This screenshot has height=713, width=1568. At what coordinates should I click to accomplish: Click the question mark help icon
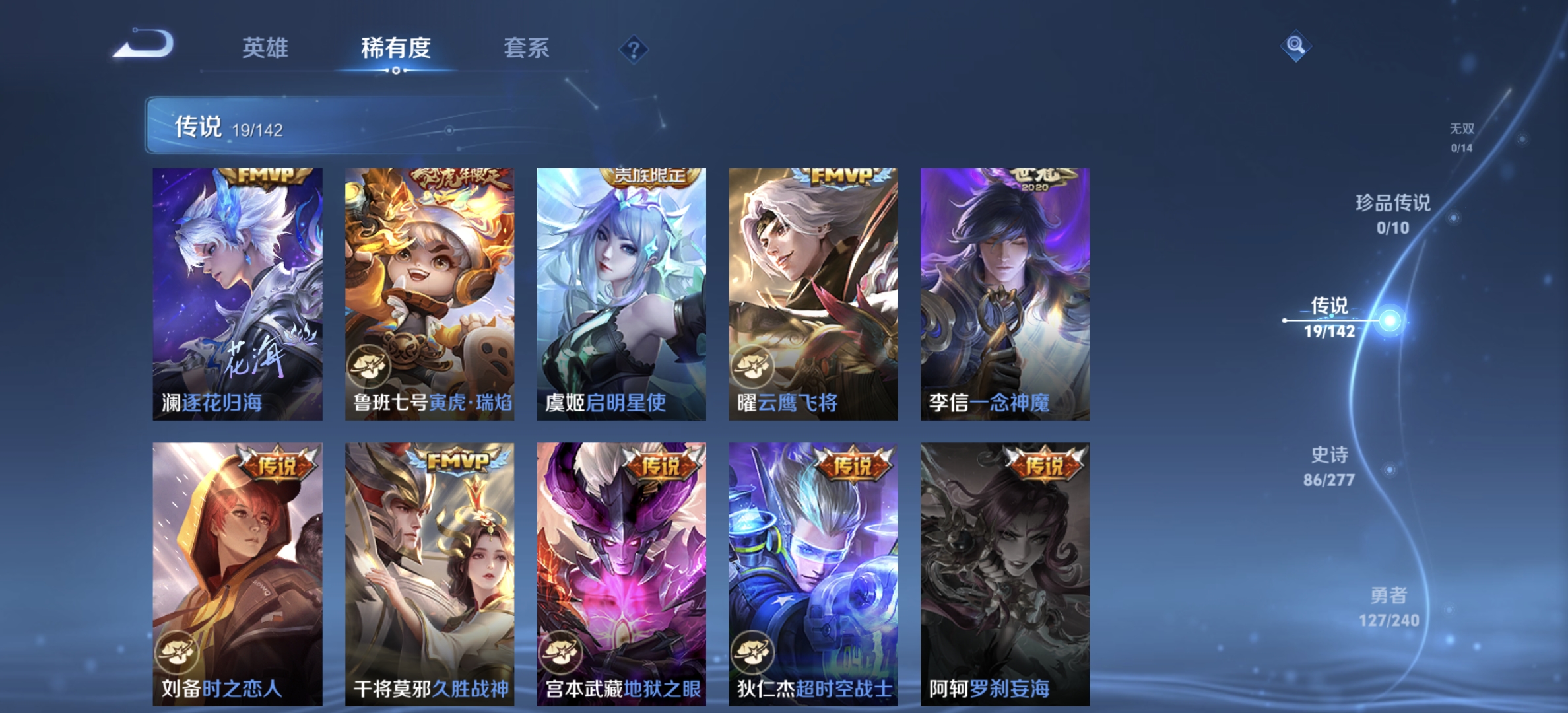pos(634,48)
